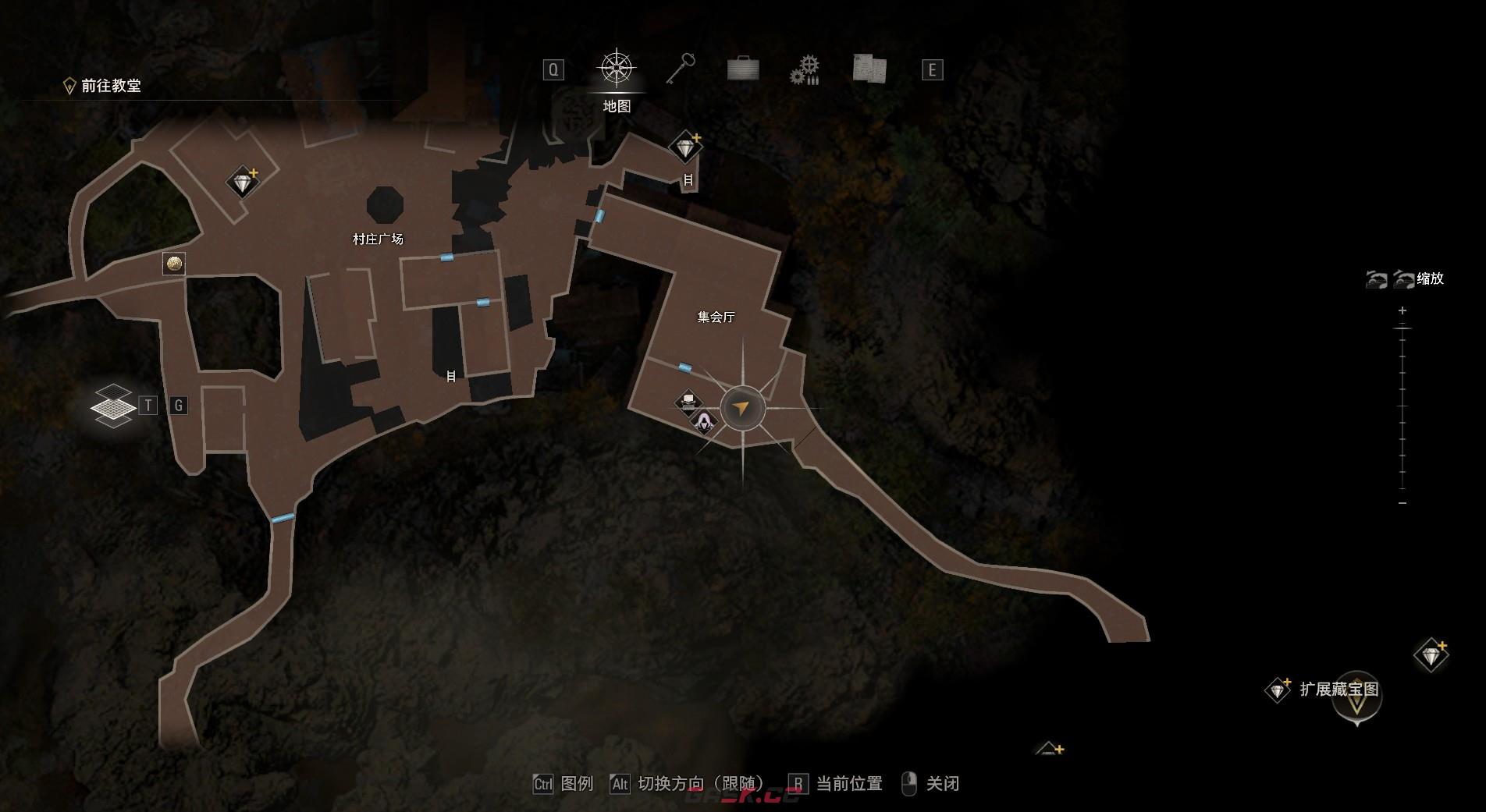Click the minus end of the zoom slider

(x=1402, y=503)
